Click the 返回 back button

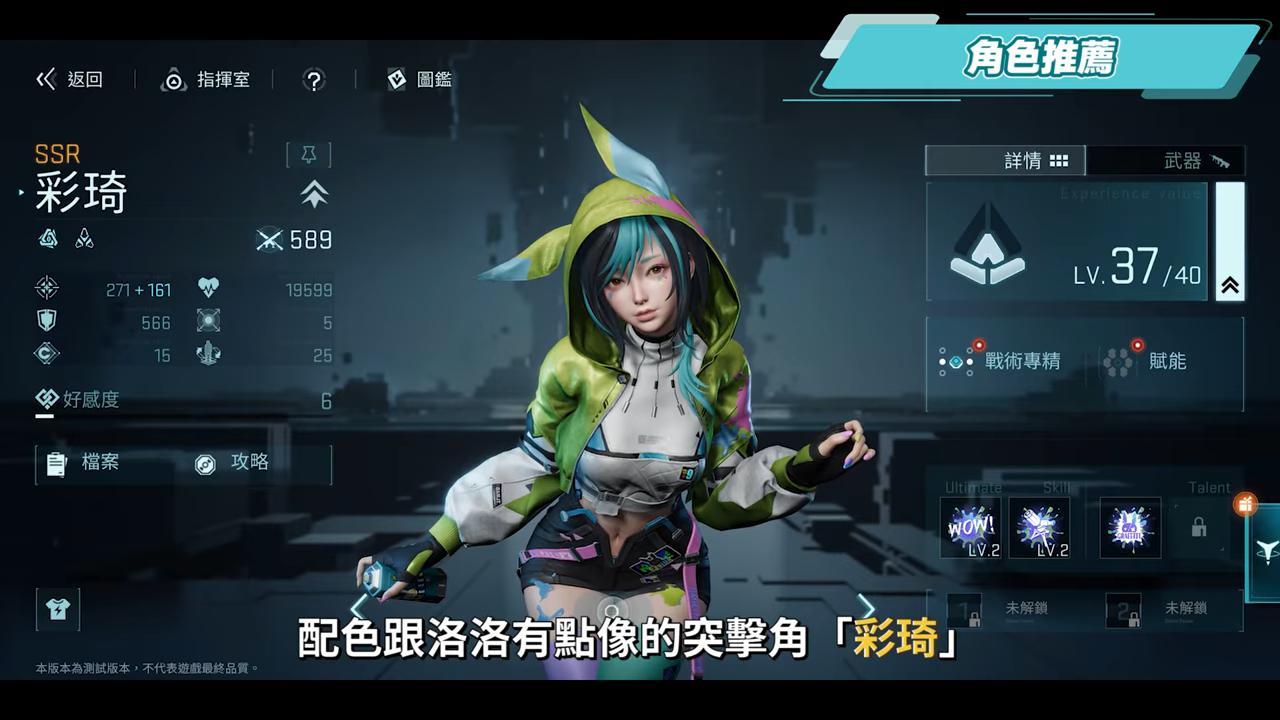coord(71,80)
